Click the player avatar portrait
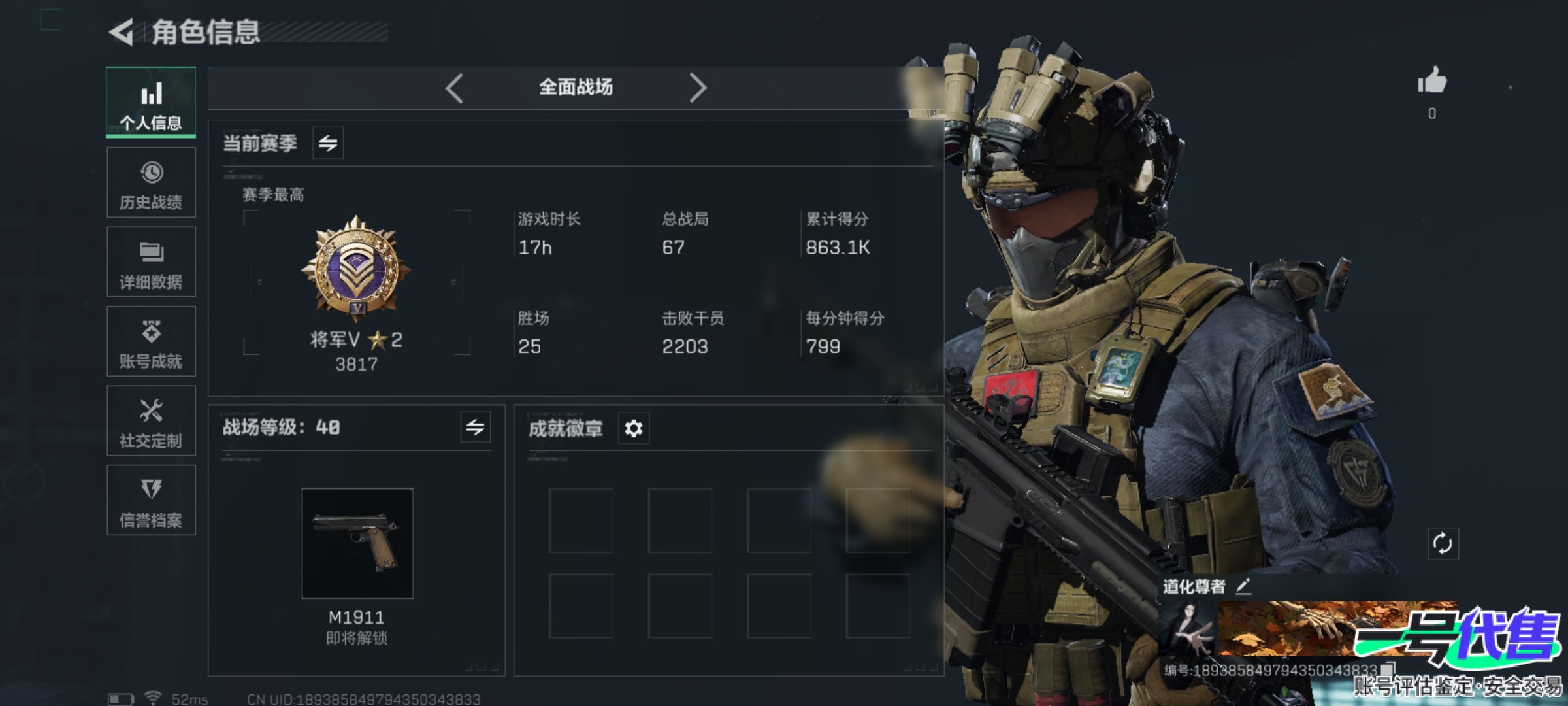Screen dimensions: 1568x706 click(x=1188, y=629)
